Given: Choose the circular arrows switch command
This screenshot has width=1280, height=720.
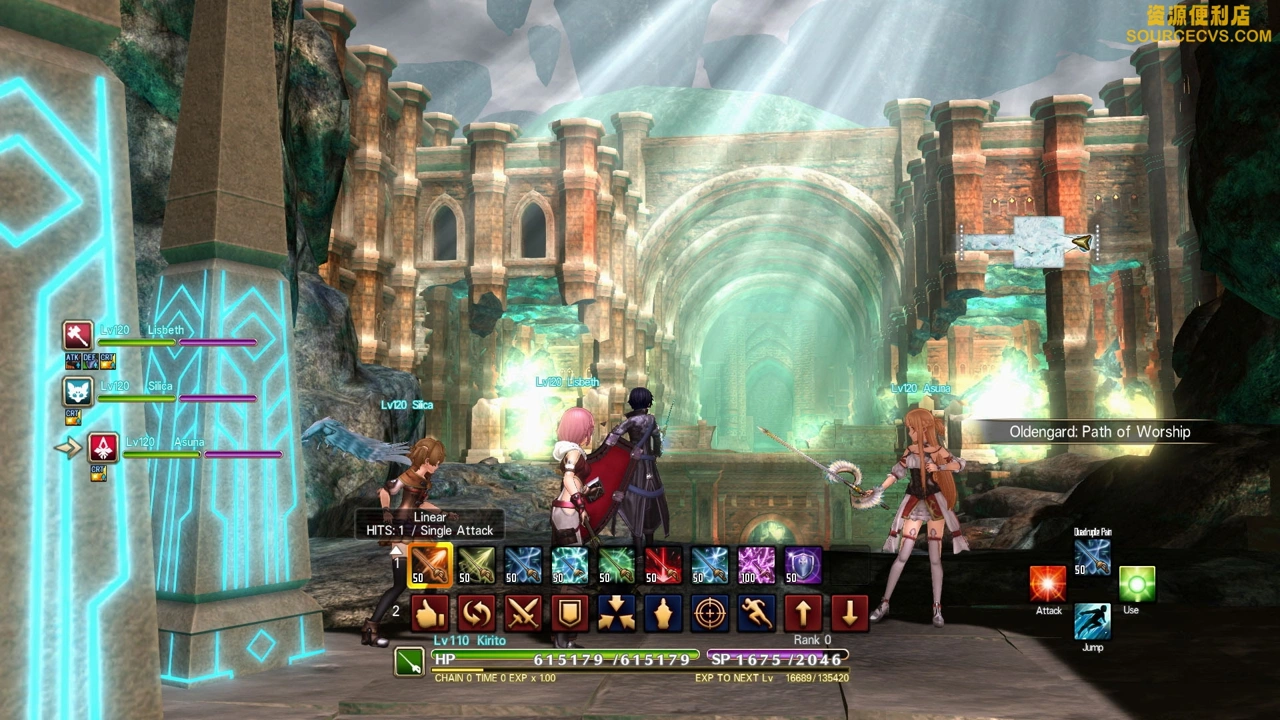Looking at the screenshot, I should coord(476,612).
